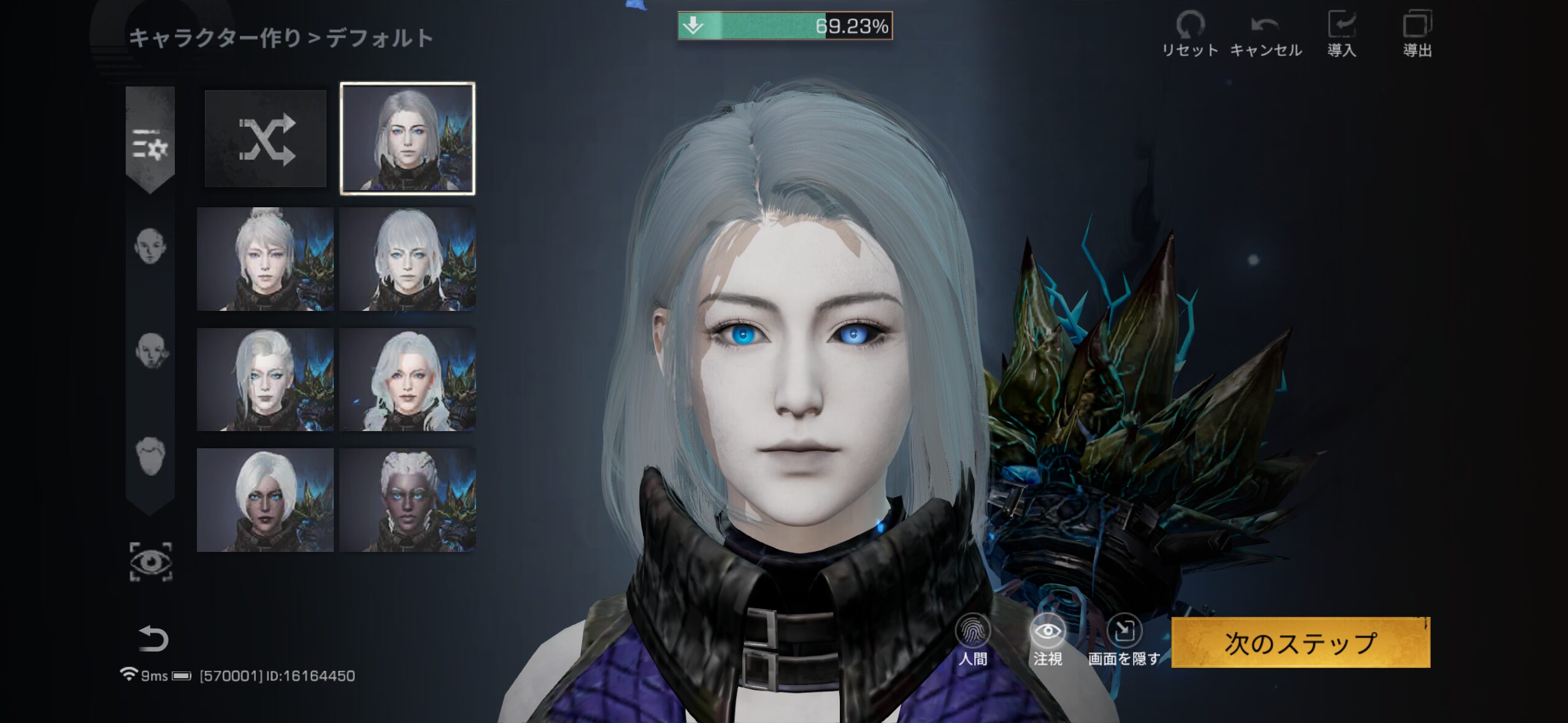Open the face shape tab
This screenshot has width=1568, height=723.
tap(150, 247)
